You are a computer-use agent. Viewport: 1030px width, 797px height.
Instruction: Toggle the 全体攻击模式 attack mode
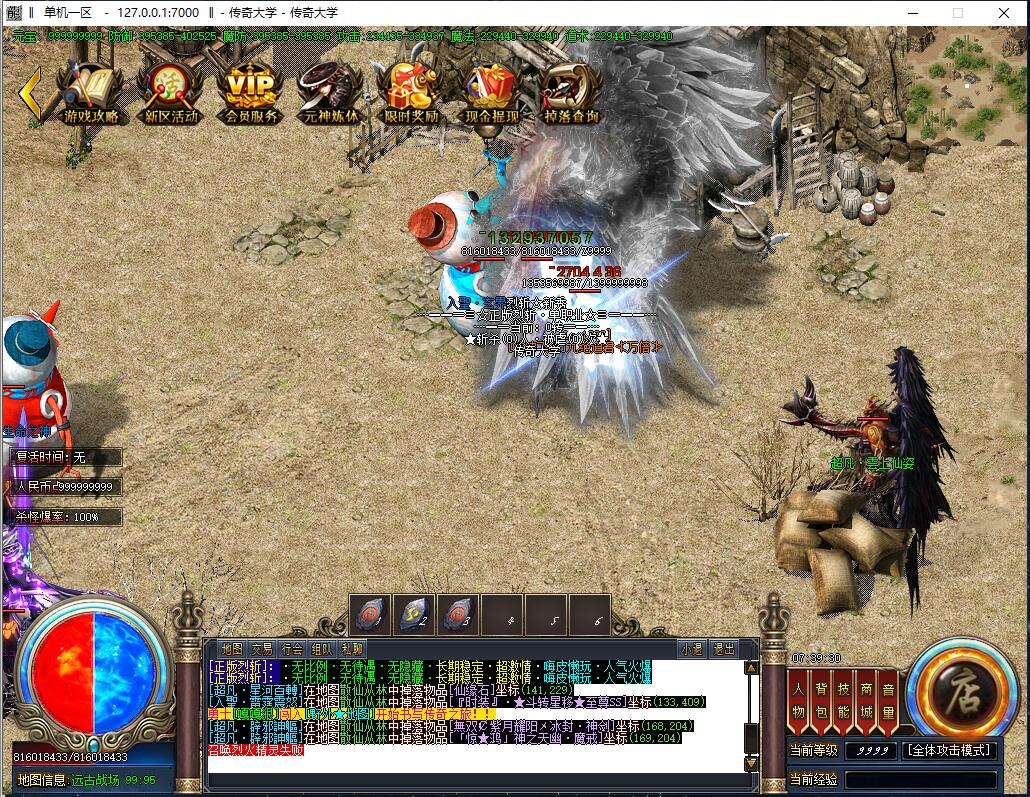(x=949, y=750)
